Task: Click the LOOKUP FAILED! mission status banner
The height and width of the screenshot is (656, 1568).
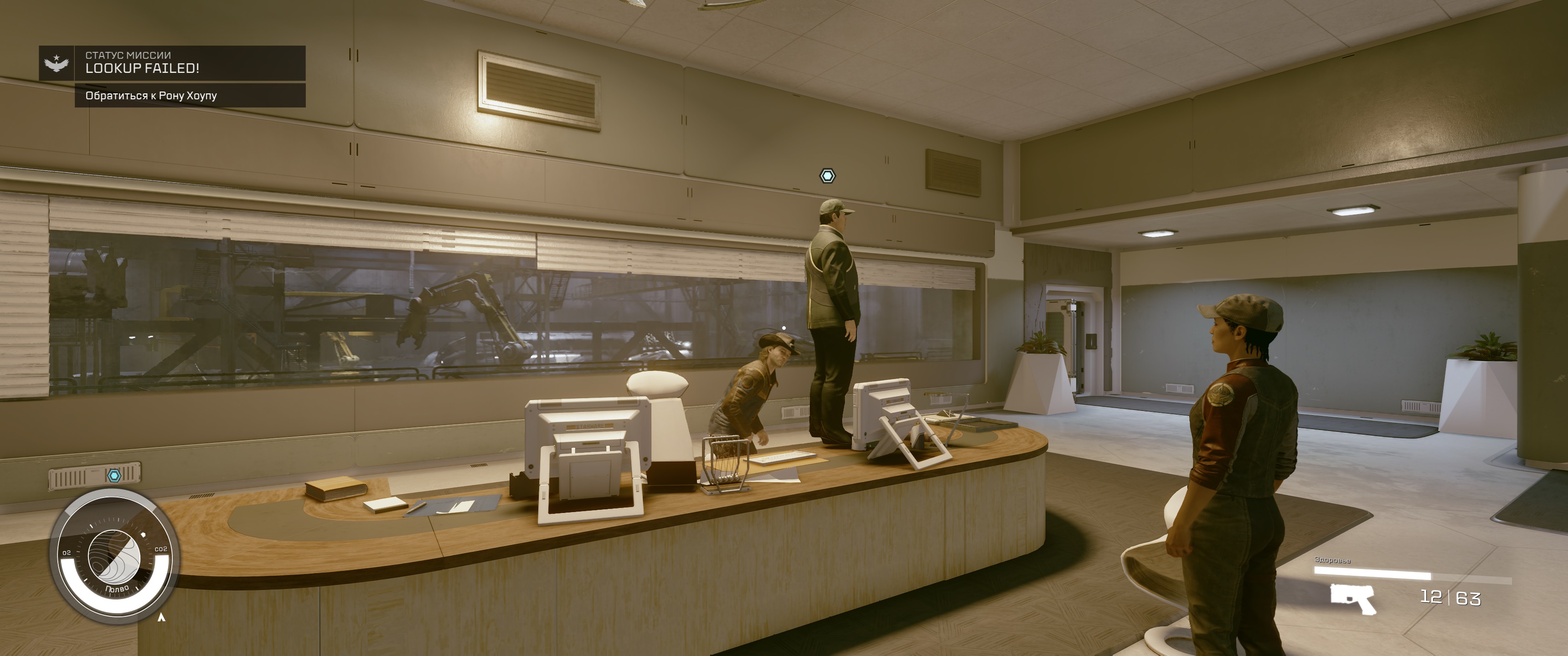Action: point(189,63)
